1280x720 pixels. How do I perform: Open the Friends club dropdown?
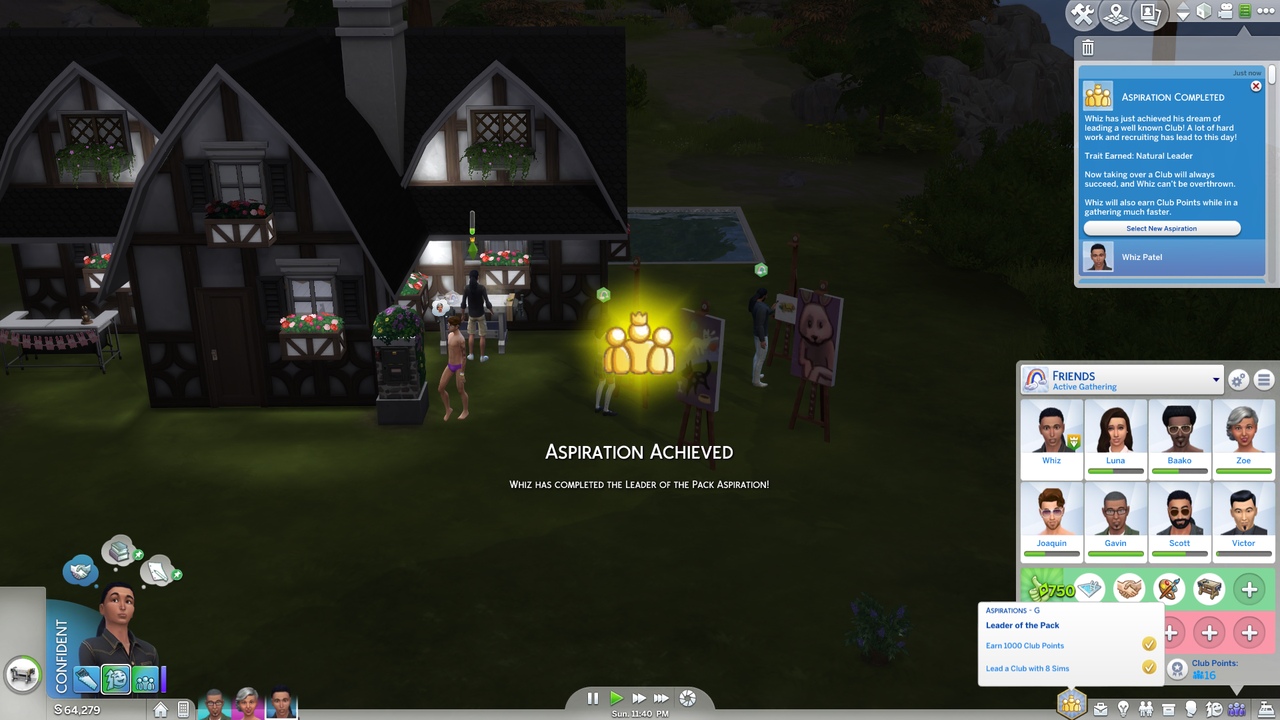coord(1216,380)
